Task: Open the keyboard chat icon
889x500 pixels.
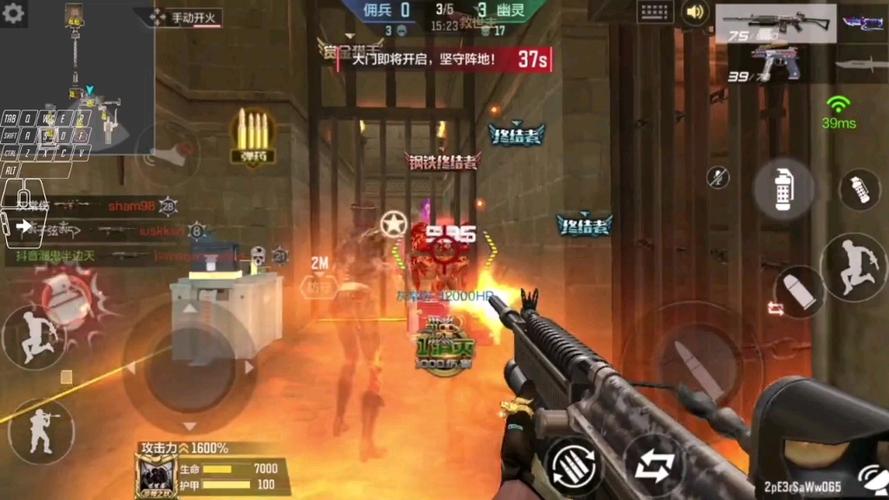Action: pyautogui.click(x=655, y=13)
